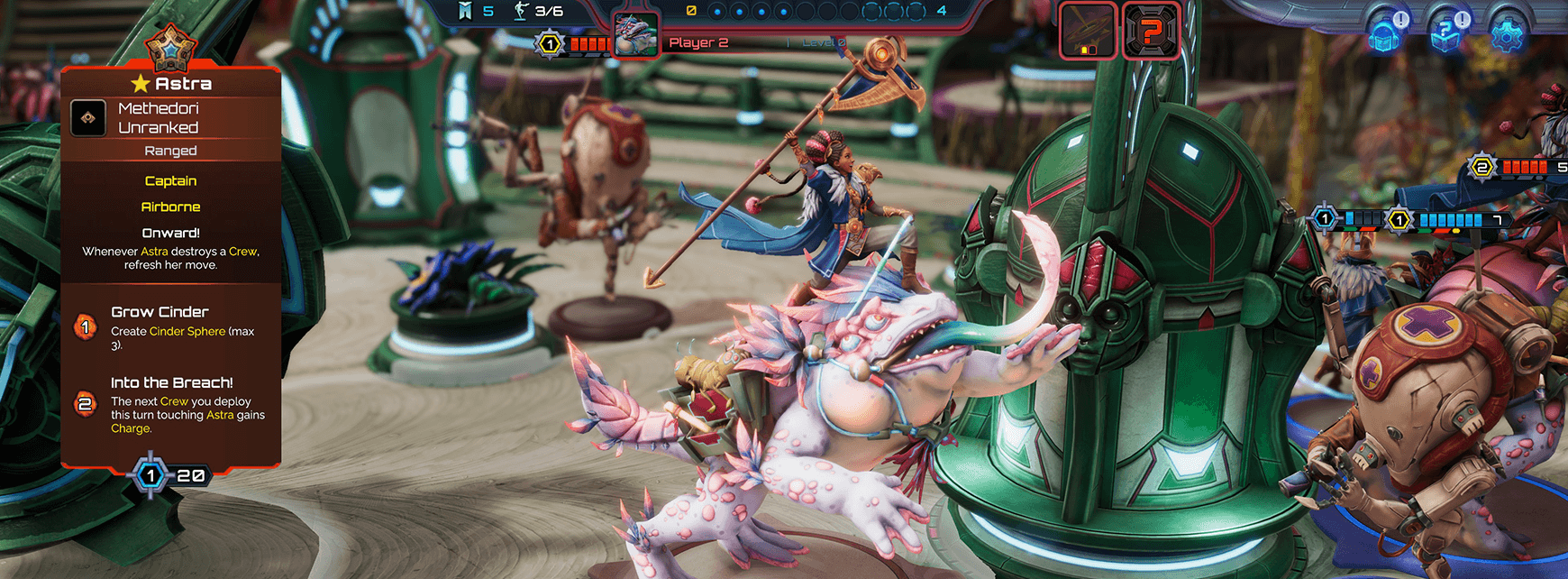Select the Airborne keyword on Astra's card
1568x579 pixels.
pyautogui.click(x=170, y=207)
